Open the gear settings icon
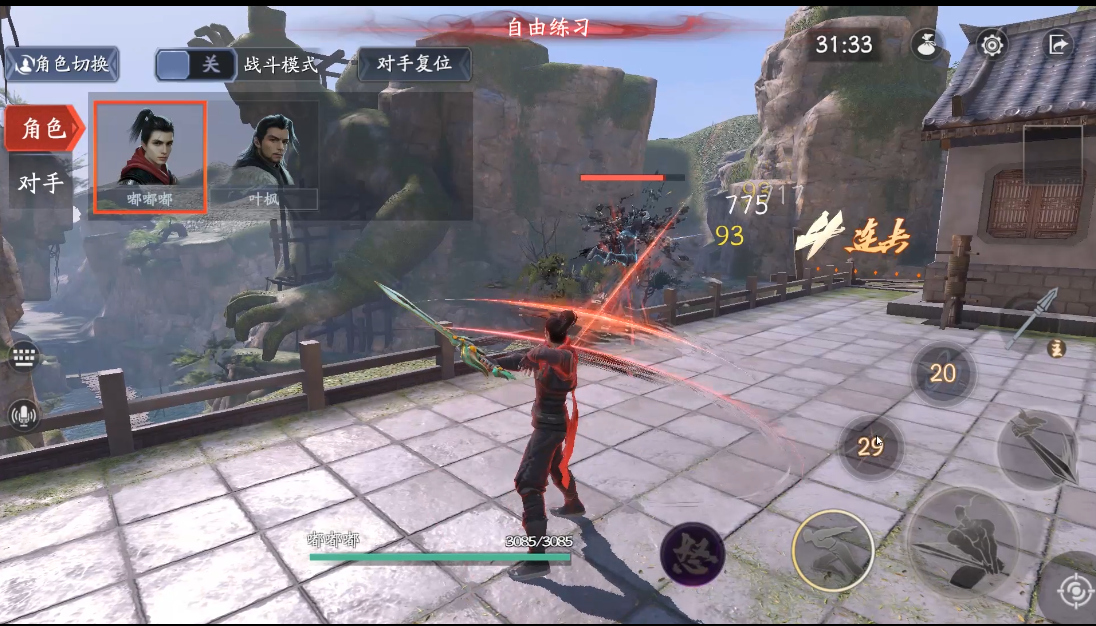 [991, 44]
